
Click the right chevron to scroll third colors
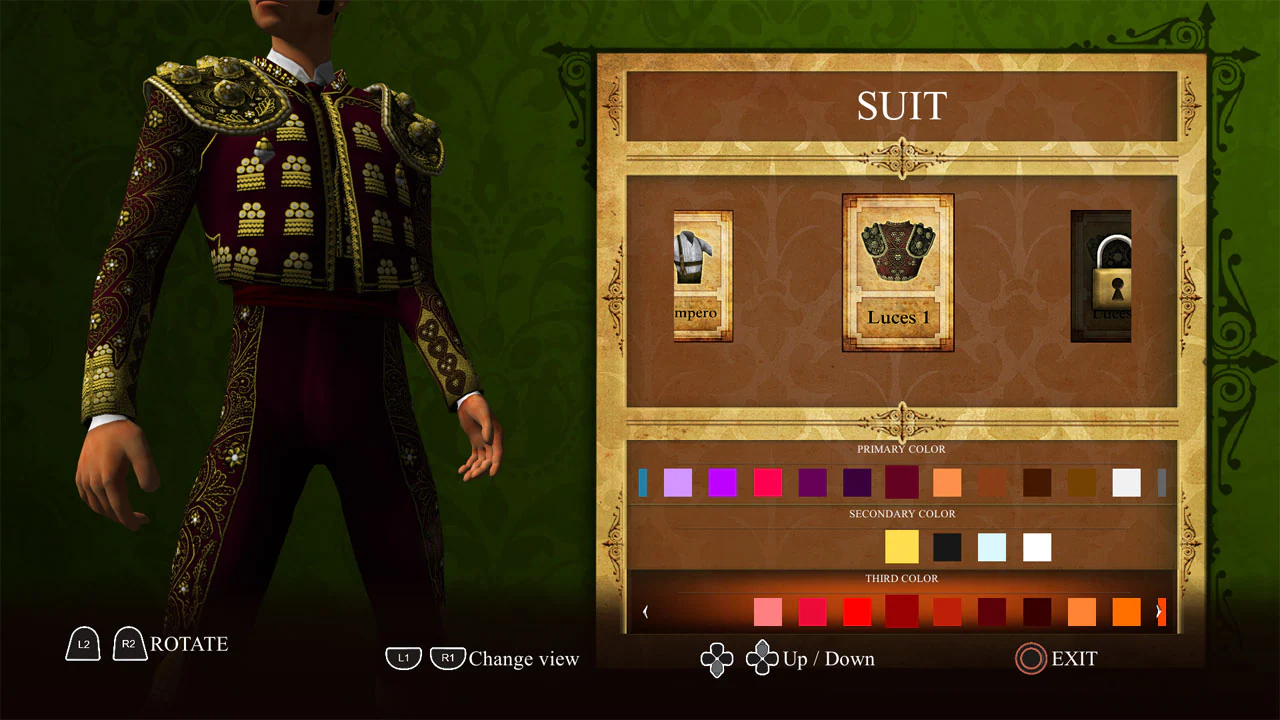[1160, 611]
